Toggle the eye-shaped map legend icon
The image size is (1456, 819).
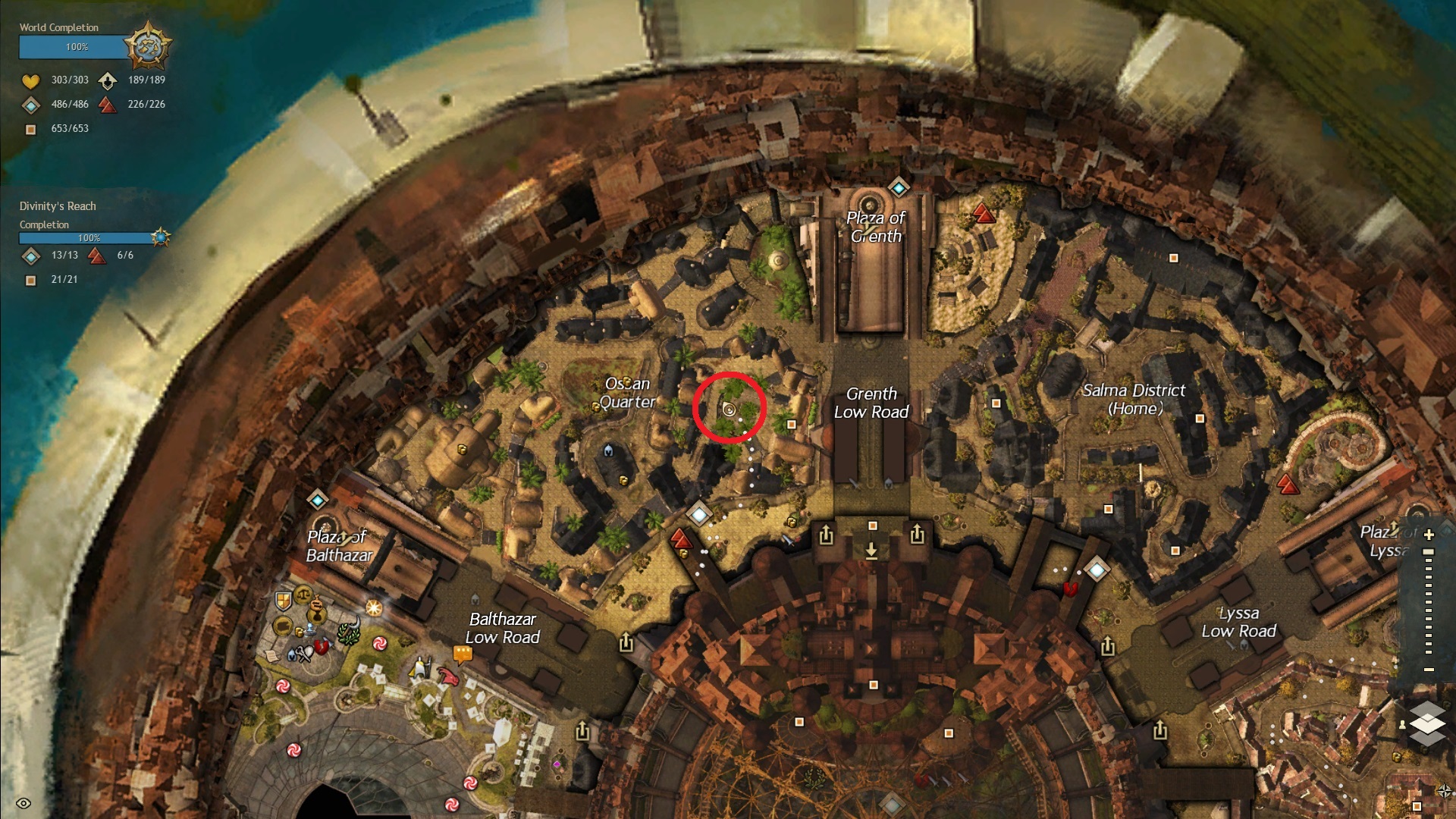tap(24, 803)
